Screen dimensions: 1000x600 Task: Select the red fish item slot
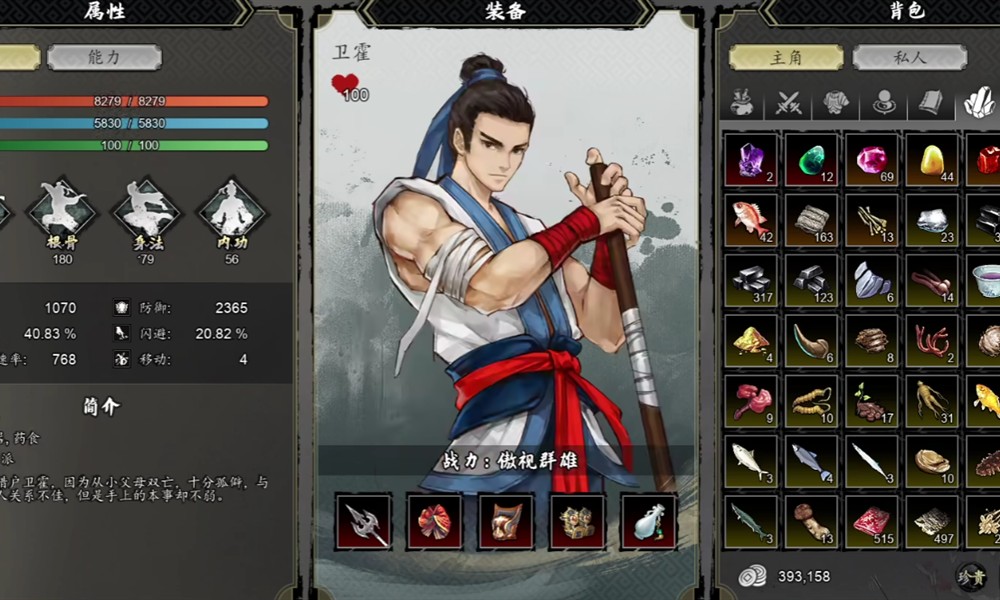(x=751, y=220)
